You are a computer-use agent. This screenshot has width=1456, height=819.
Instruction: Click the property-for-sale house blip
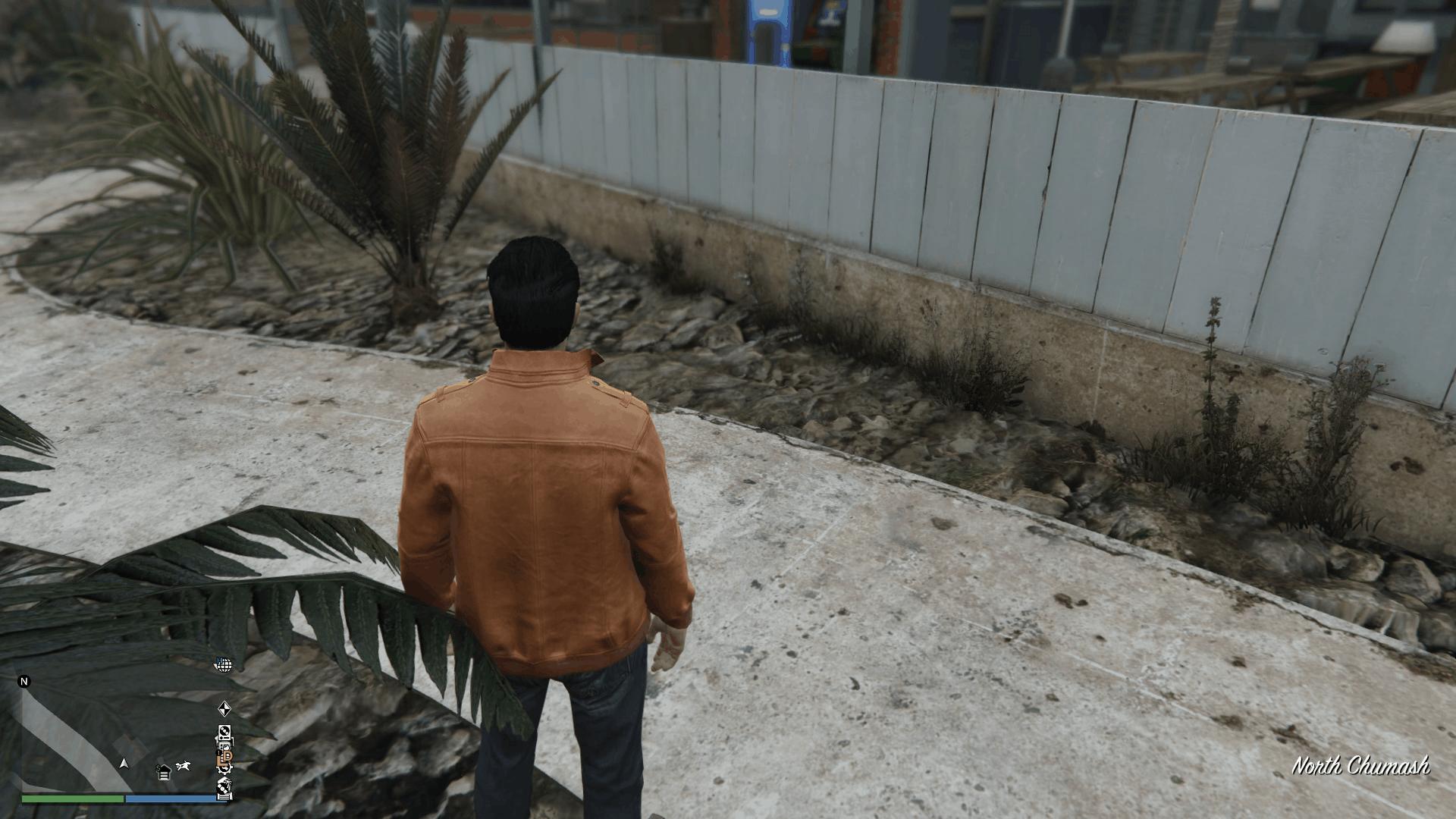pyautogui.click(x=163, y=773)
